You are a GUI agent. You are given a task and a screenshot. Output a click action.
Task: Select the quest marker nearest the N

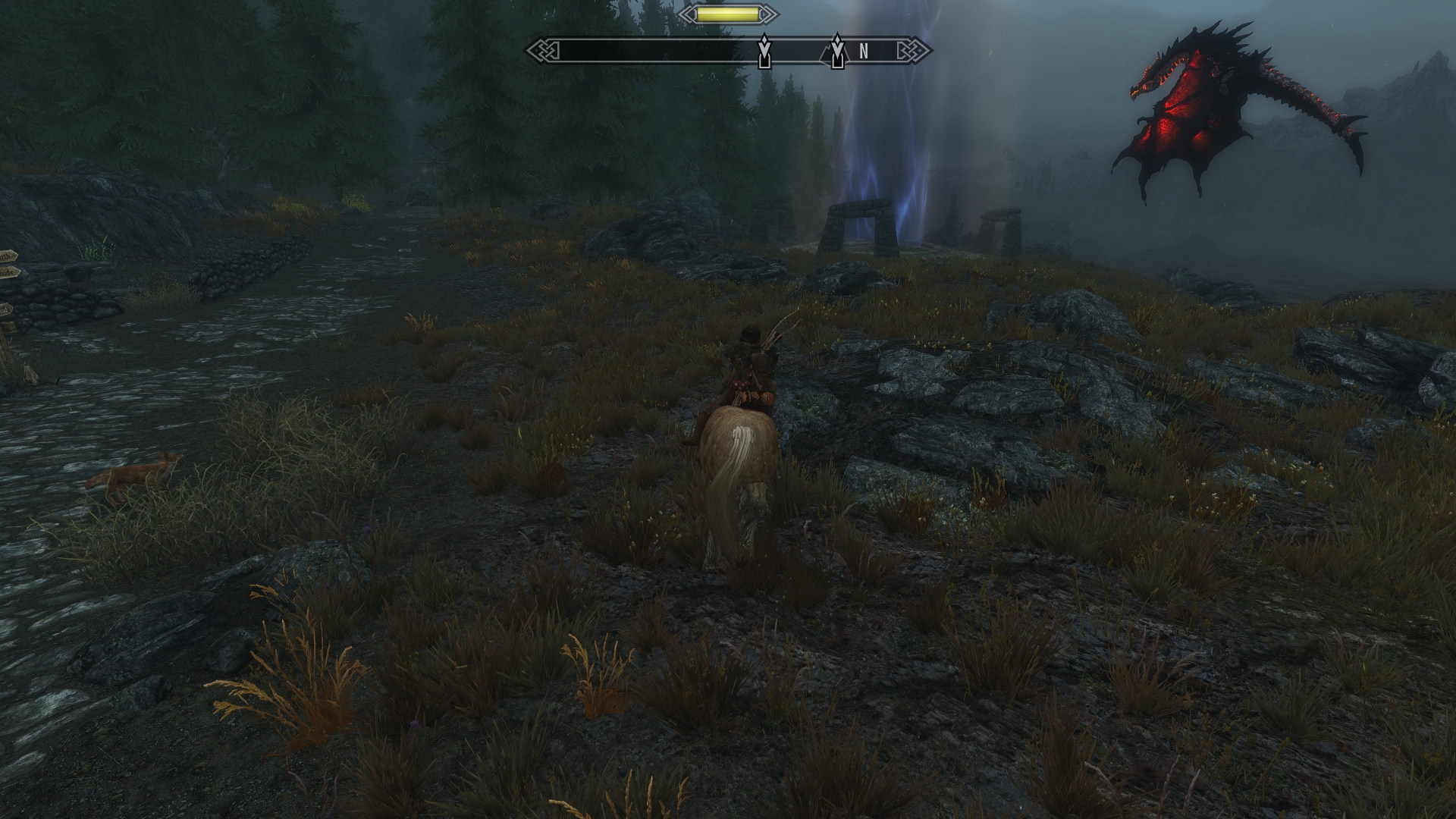click(837, 51)
